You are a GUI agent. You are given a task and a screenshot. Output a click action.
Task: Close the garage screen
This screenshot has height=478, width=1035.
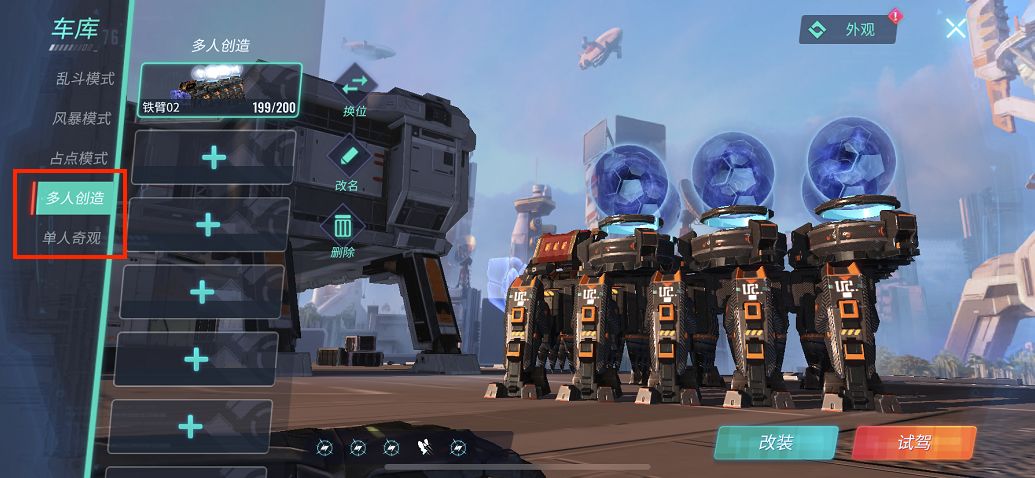point(955,28)
